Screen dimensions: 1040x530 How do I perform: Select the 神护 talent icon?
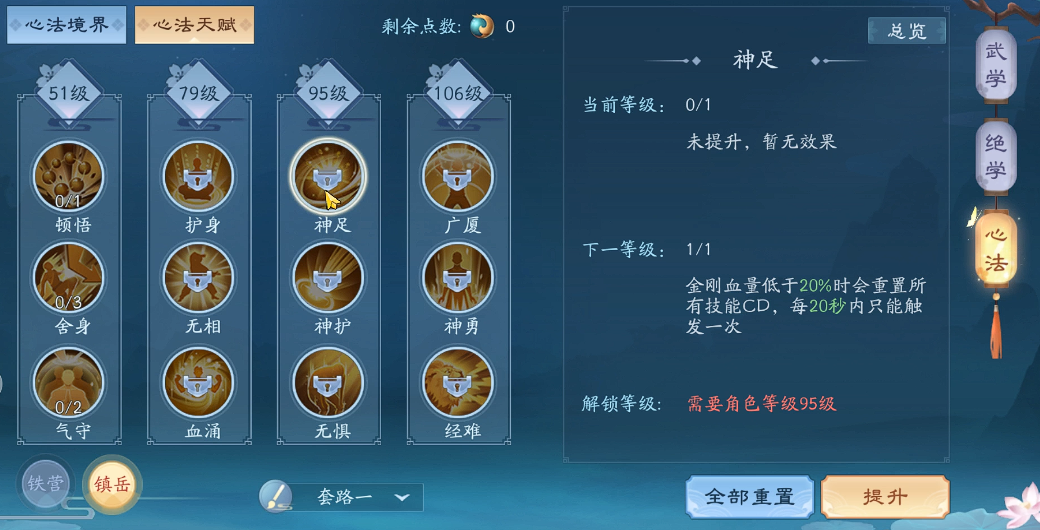328,276
